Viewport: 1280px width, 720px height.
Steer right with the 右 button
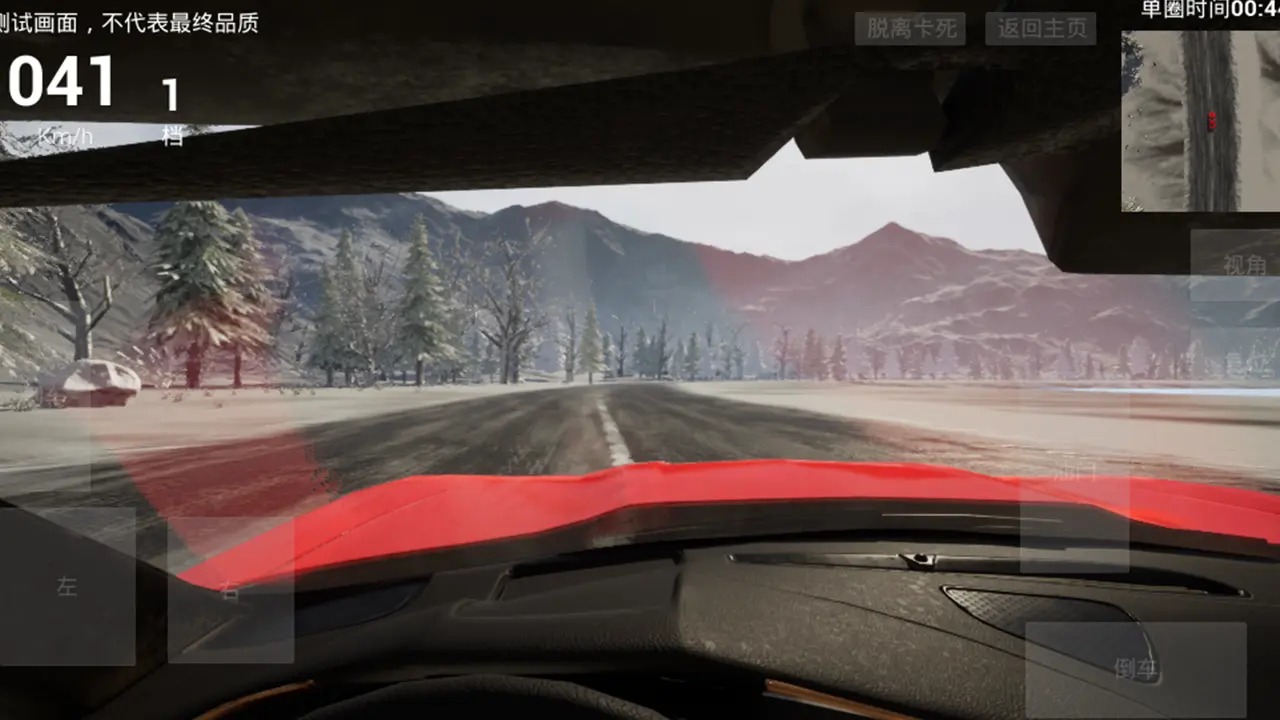[230, 590]
